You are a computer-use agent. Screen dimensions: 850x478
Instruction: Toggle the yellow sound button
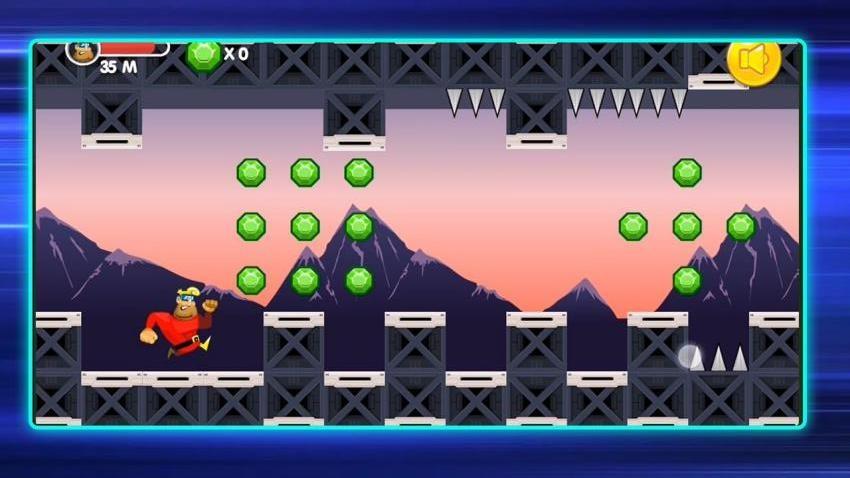753,60
